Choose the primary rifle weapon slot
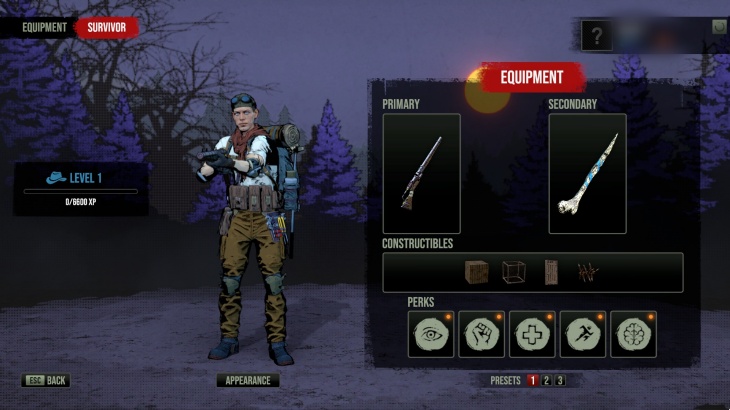This screenshot has width=730, height=410. pyautogui.click(x=421, y=174)
